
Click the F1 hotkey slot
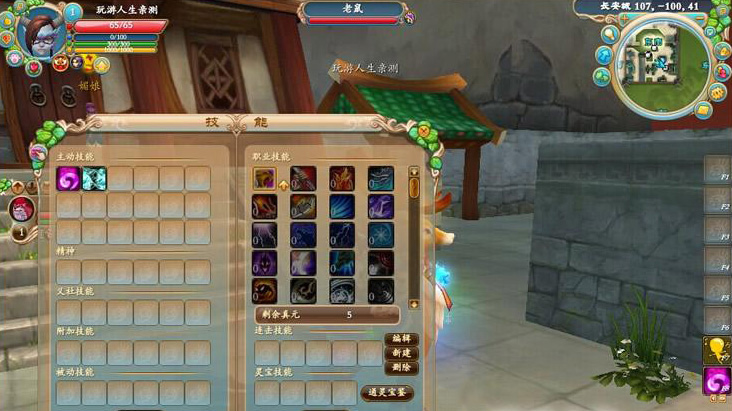click(716, 170)
